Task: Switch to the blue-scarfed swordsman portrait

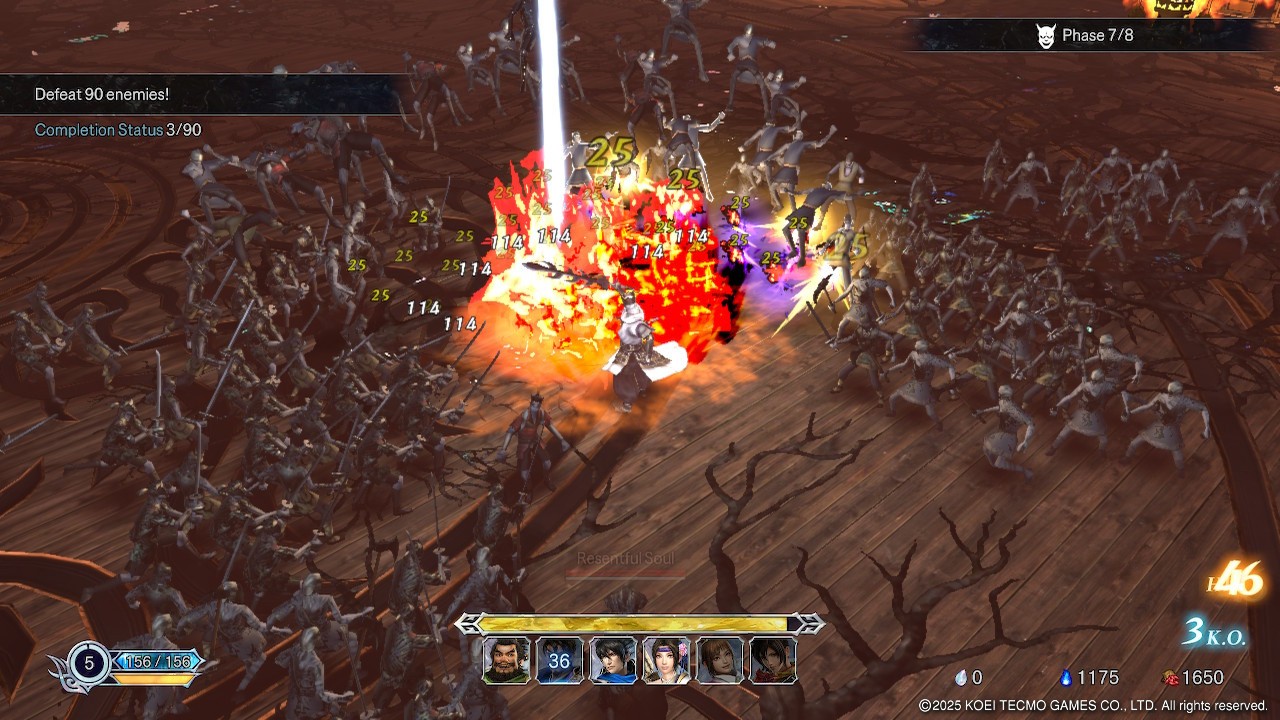Action: click(613, 661)
